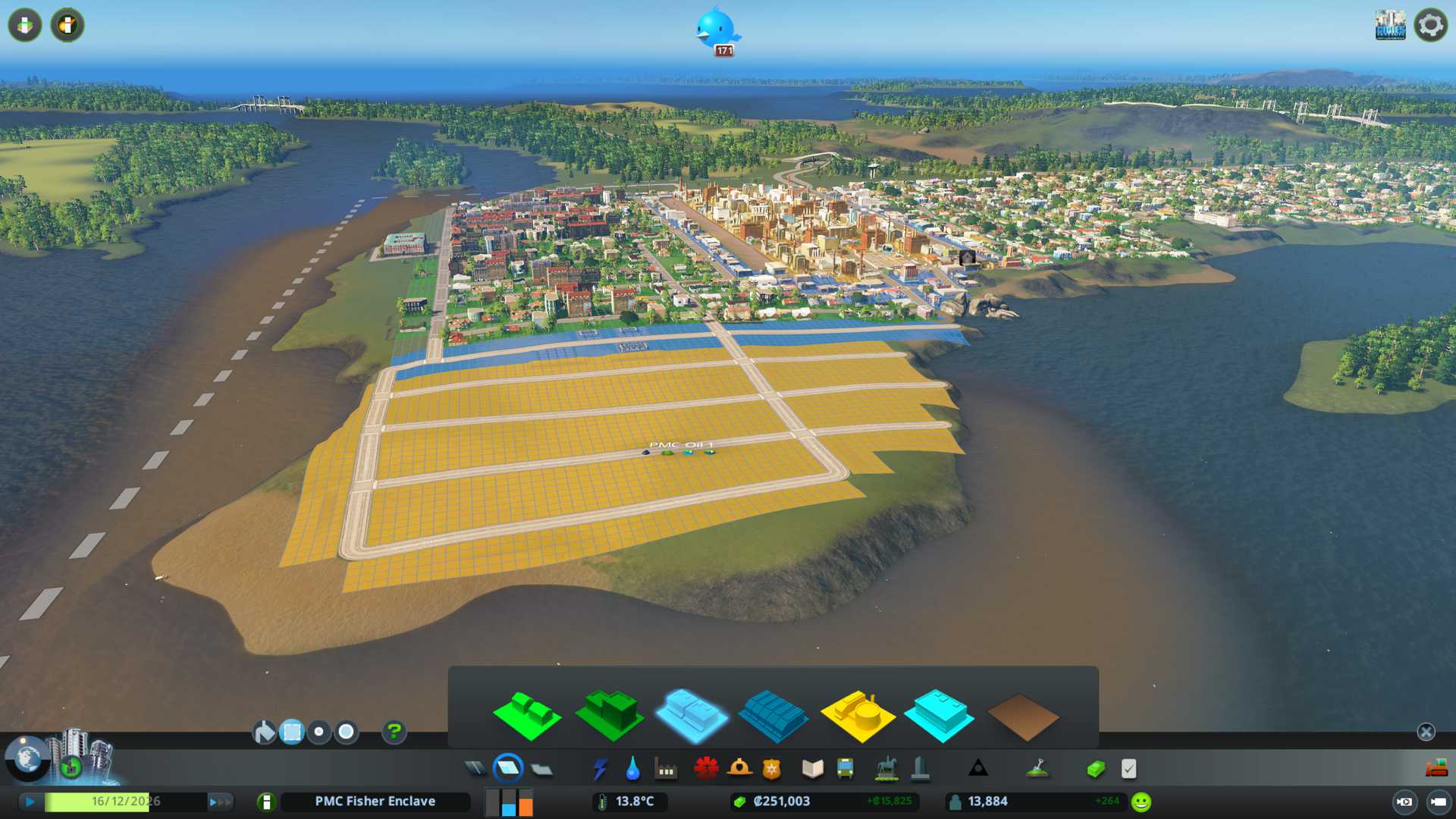Open the green question mark help

(394, 732)
